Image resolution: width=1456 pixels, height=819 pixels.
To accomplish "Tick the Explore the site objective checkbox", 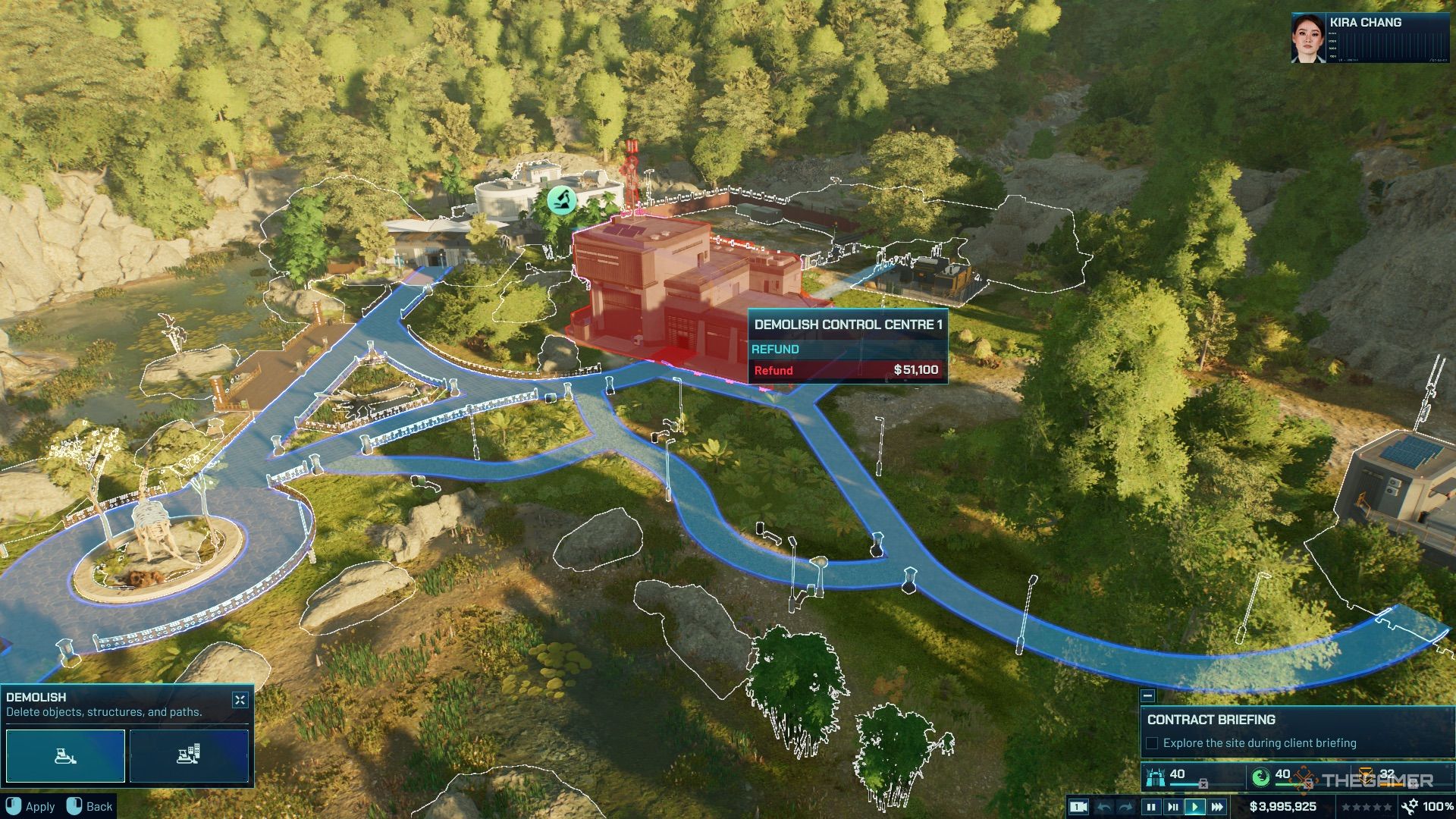I will [1152, 743].
